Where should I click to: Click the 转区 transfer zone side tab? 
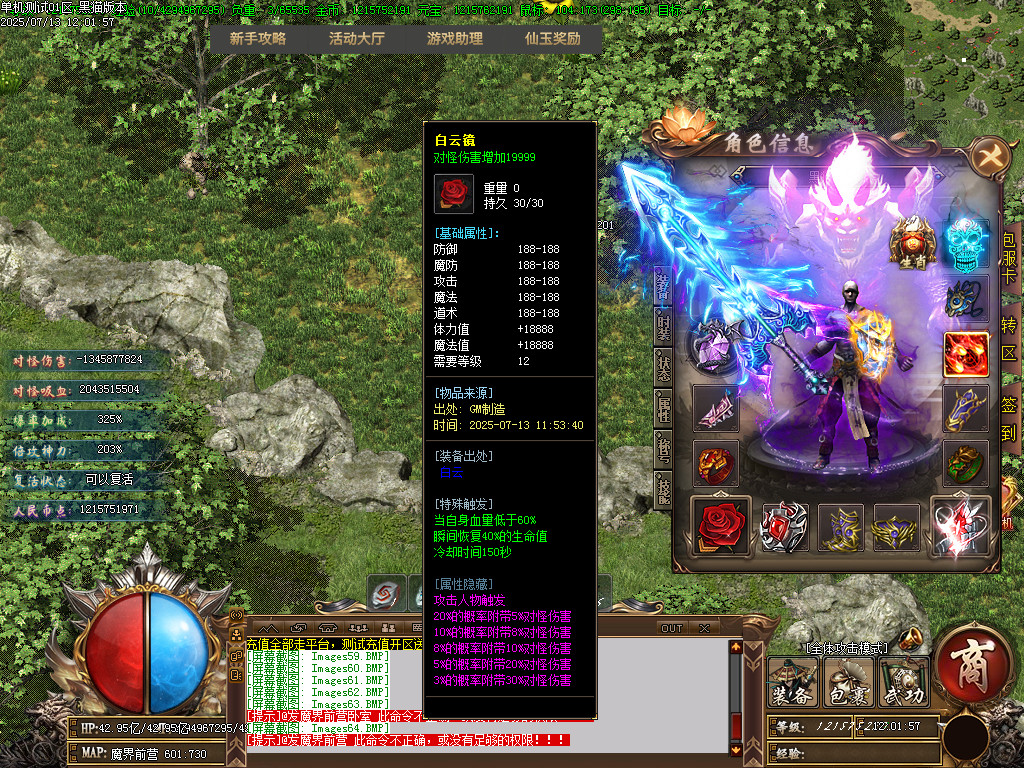[1009, 340]
